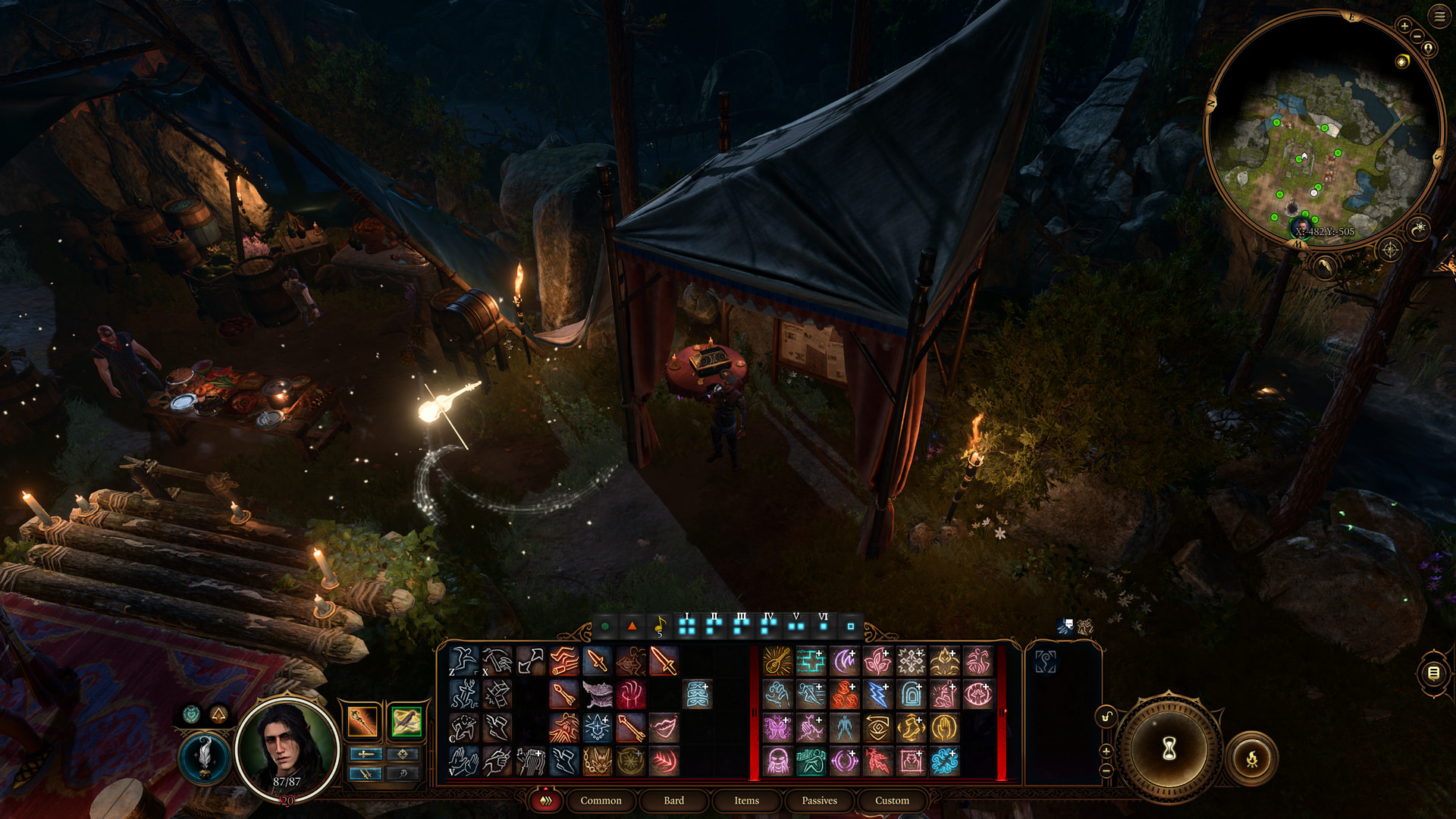Activate the feather quill Bardic Inspiration icon
The image size is (1456, 819).
(204, 757)
